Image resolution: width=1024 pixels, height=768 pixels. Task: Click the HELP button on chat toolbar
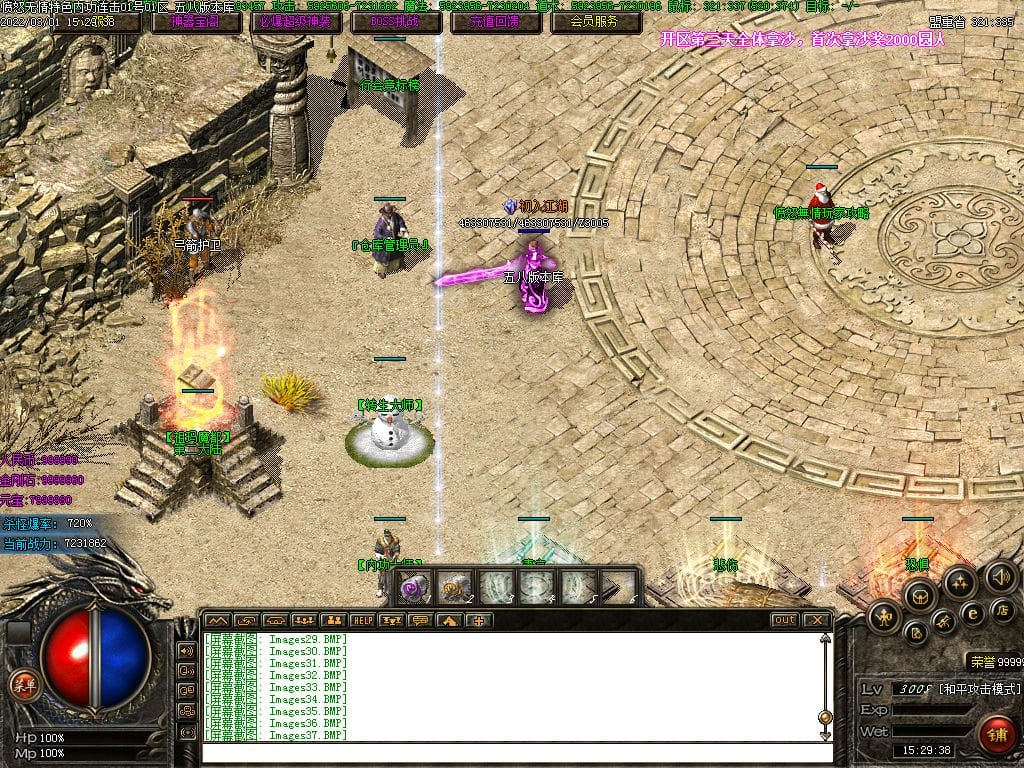(362, 620)
